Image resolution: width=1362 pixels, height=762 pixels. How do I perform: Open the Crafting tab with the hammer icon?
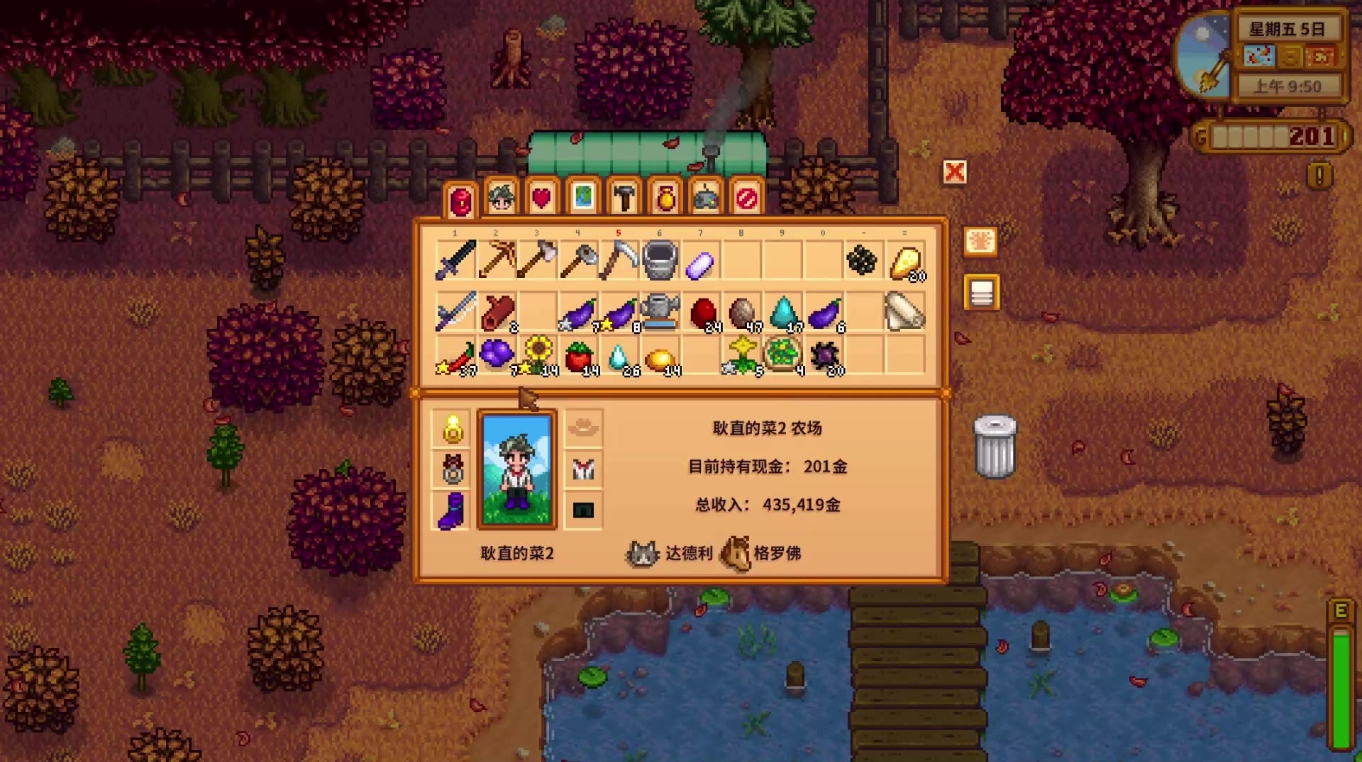click(x=624, y=198)
